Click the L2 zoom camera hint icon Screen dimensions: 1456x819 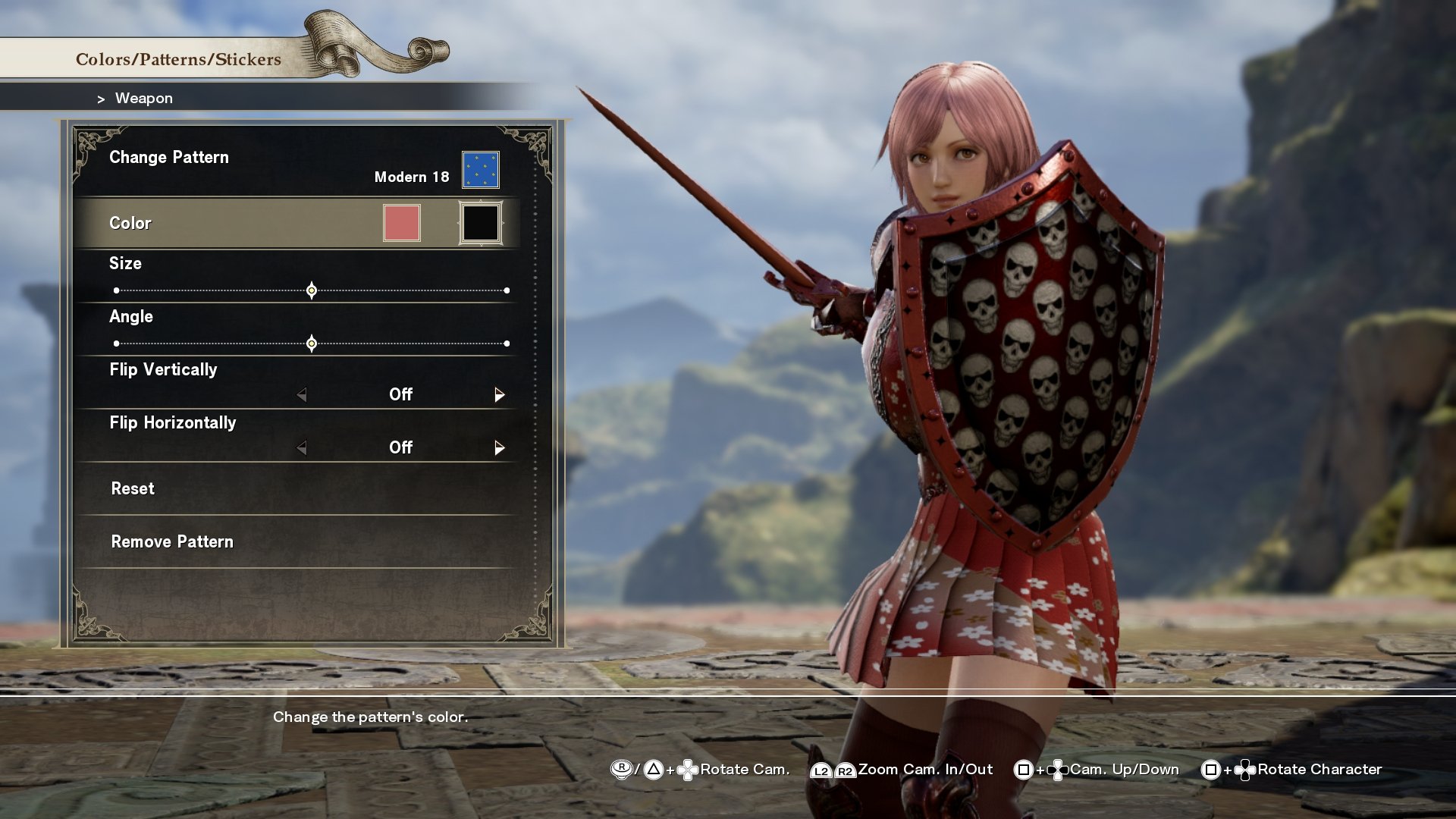pos(820,769)
